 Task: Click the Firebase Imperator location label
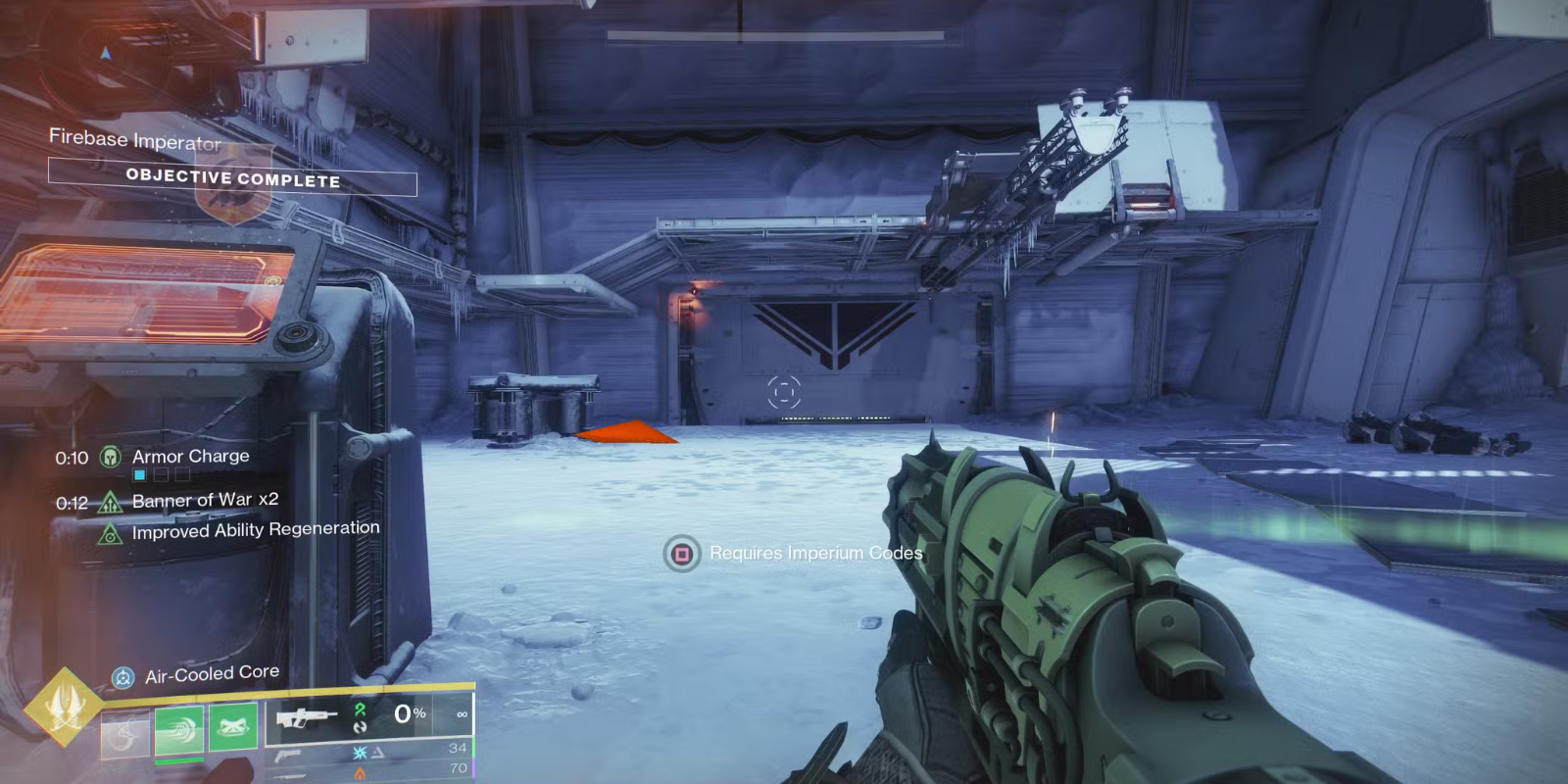(134, 139)
